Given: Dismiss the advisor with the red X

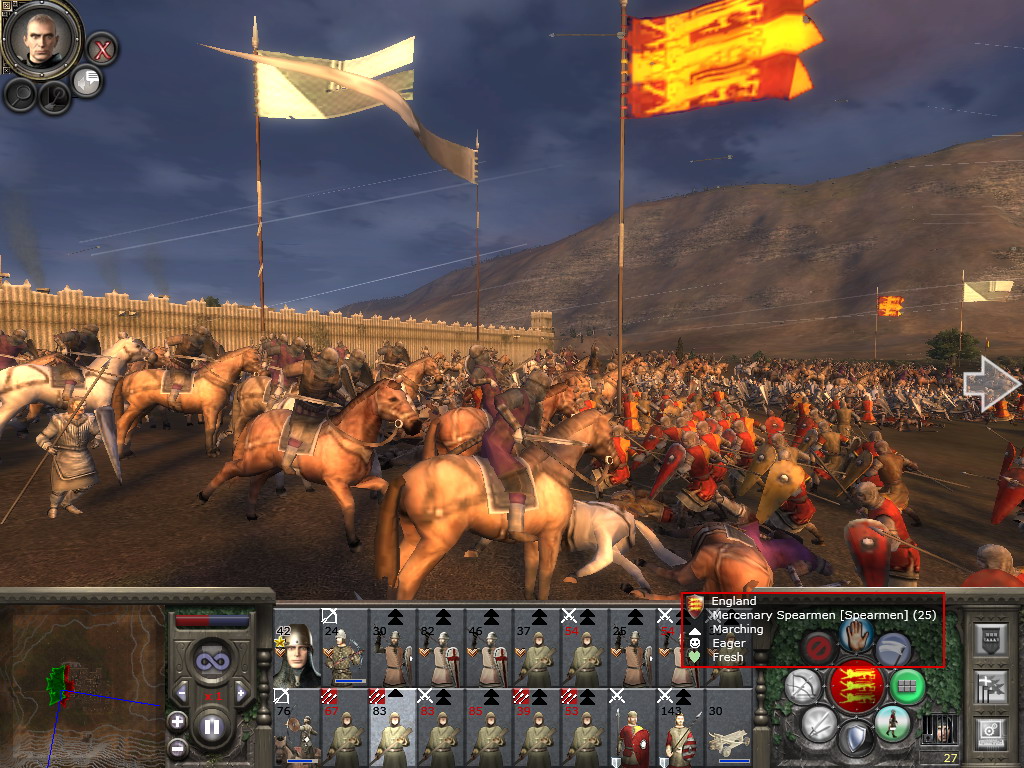Looking at the screenshot, I should click(102, 47).
